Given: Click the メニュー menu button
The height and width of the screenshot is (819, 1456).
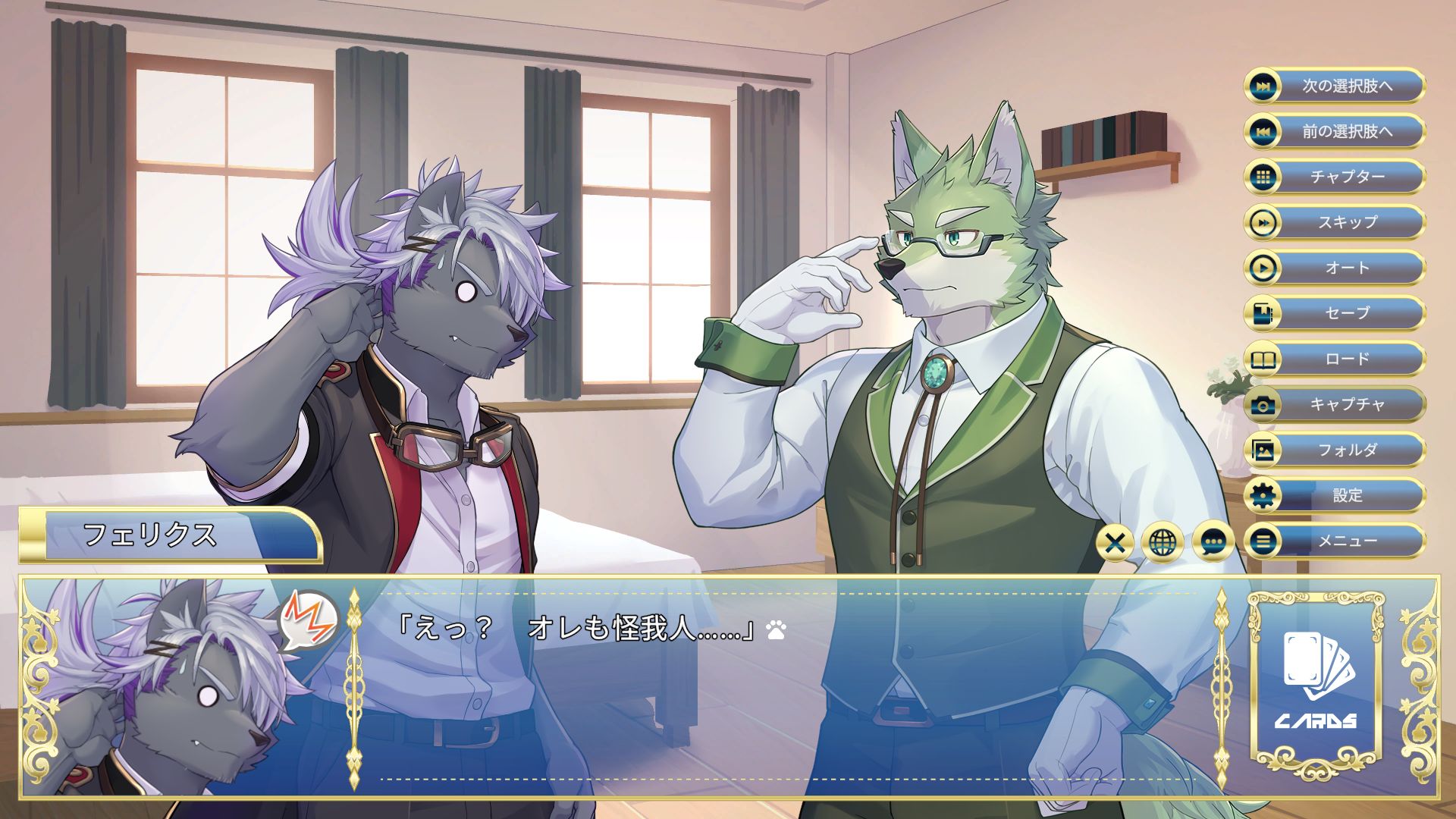Looking at the screenshot, I should tap(1335, 541).
